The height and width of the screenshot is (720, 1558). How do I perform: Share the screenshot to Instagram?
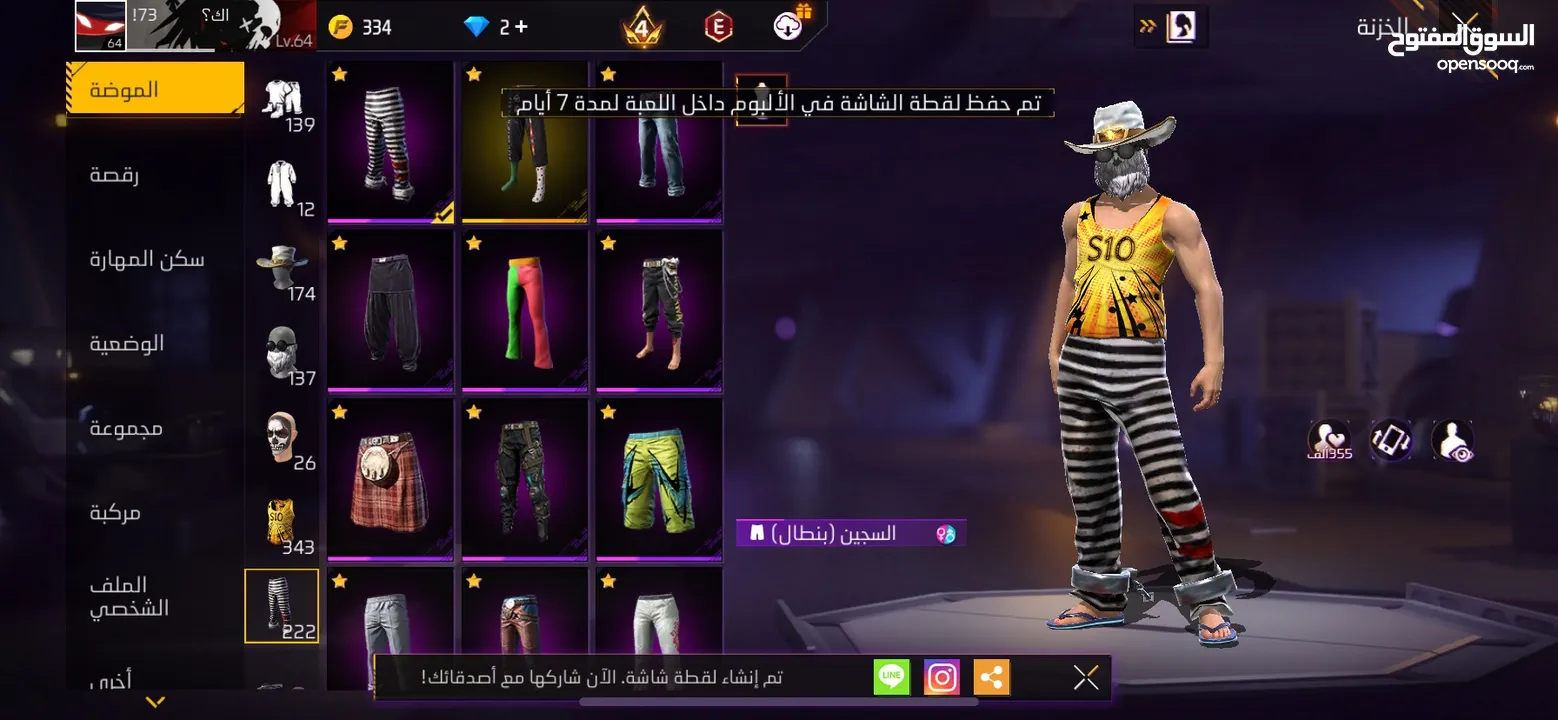click(x=940, y=676)
